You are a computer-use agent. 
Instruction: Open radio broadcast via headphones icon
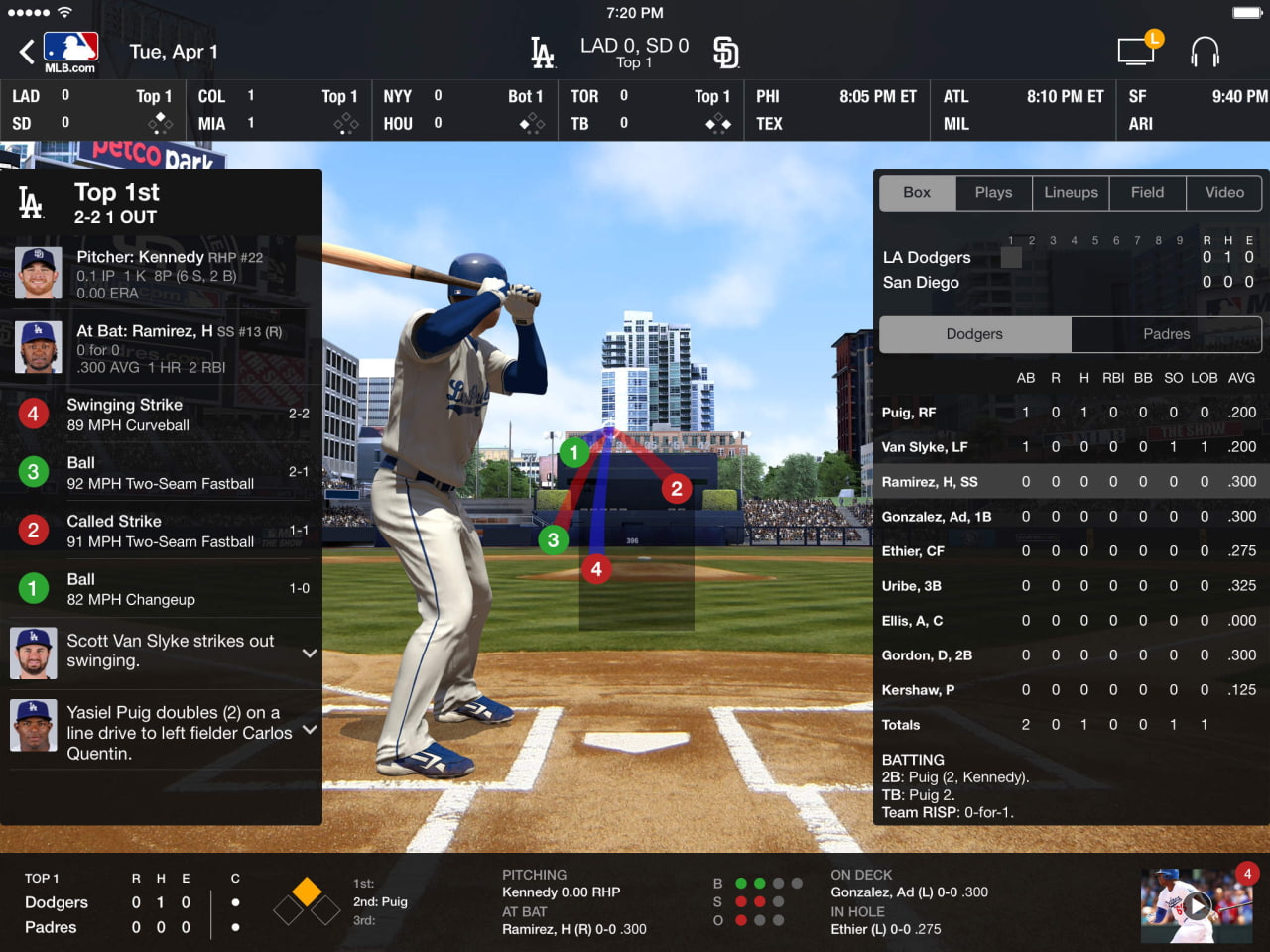coord(1206,50)
